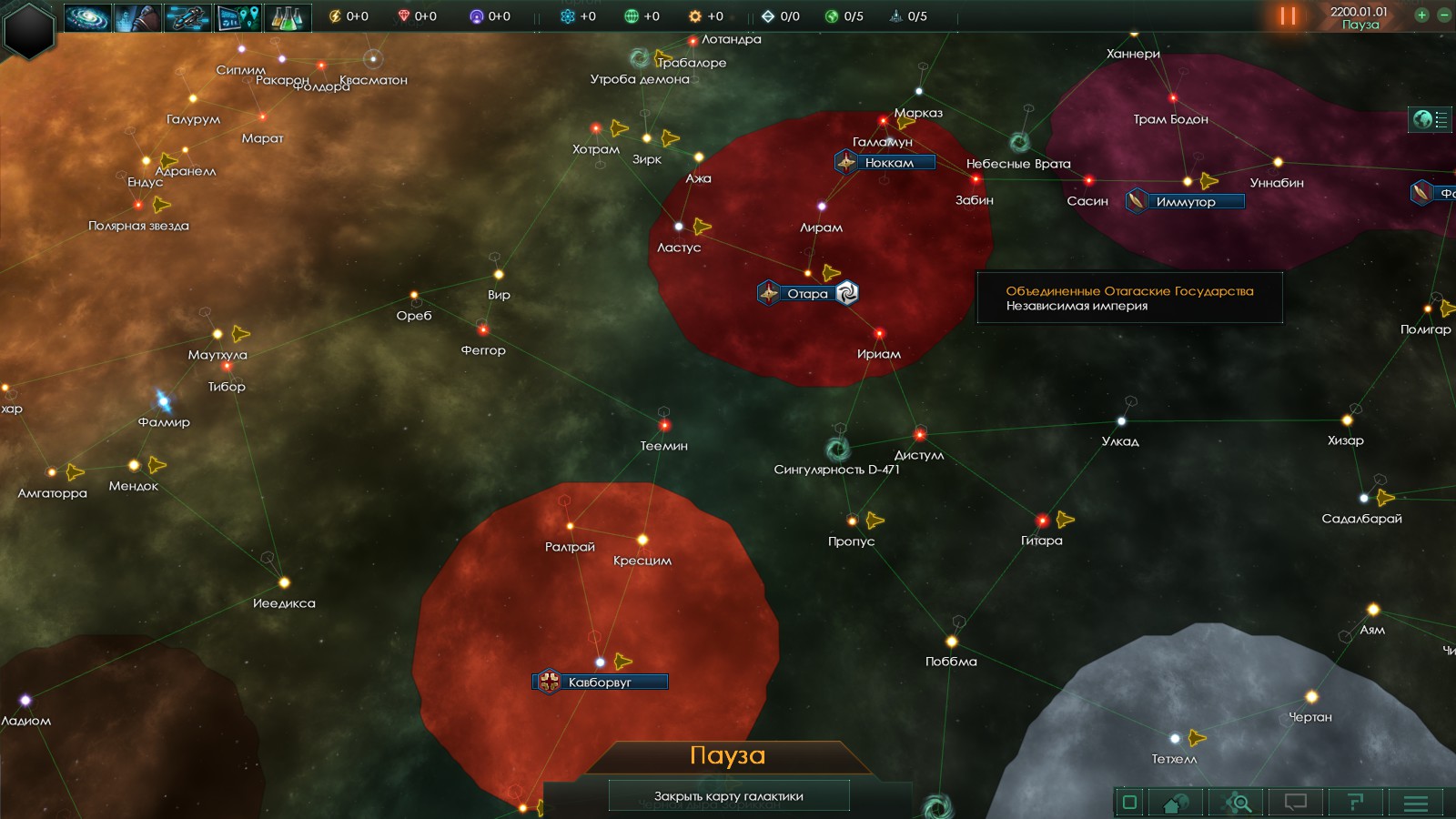The height and width of the screenshot is (819, 1456).
Task: Open the research flasks icon
Action: click(x=288, y=17)
